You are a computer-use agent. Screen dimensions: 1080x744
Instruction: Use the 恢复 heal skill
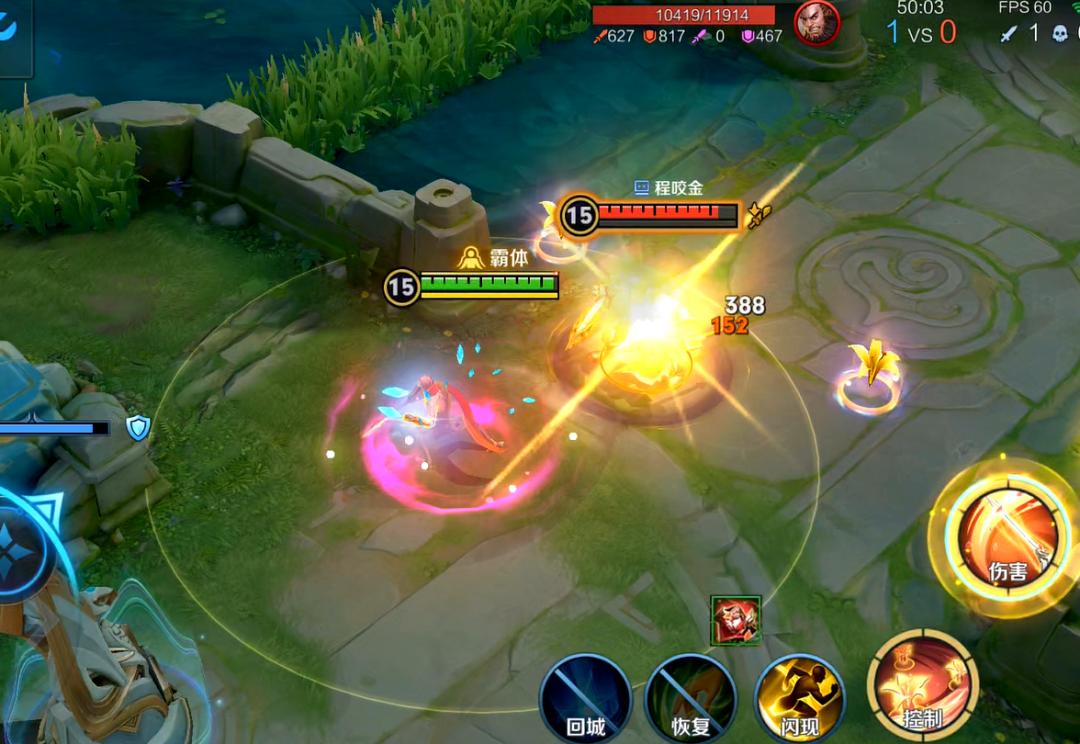(x=691, y=699)
